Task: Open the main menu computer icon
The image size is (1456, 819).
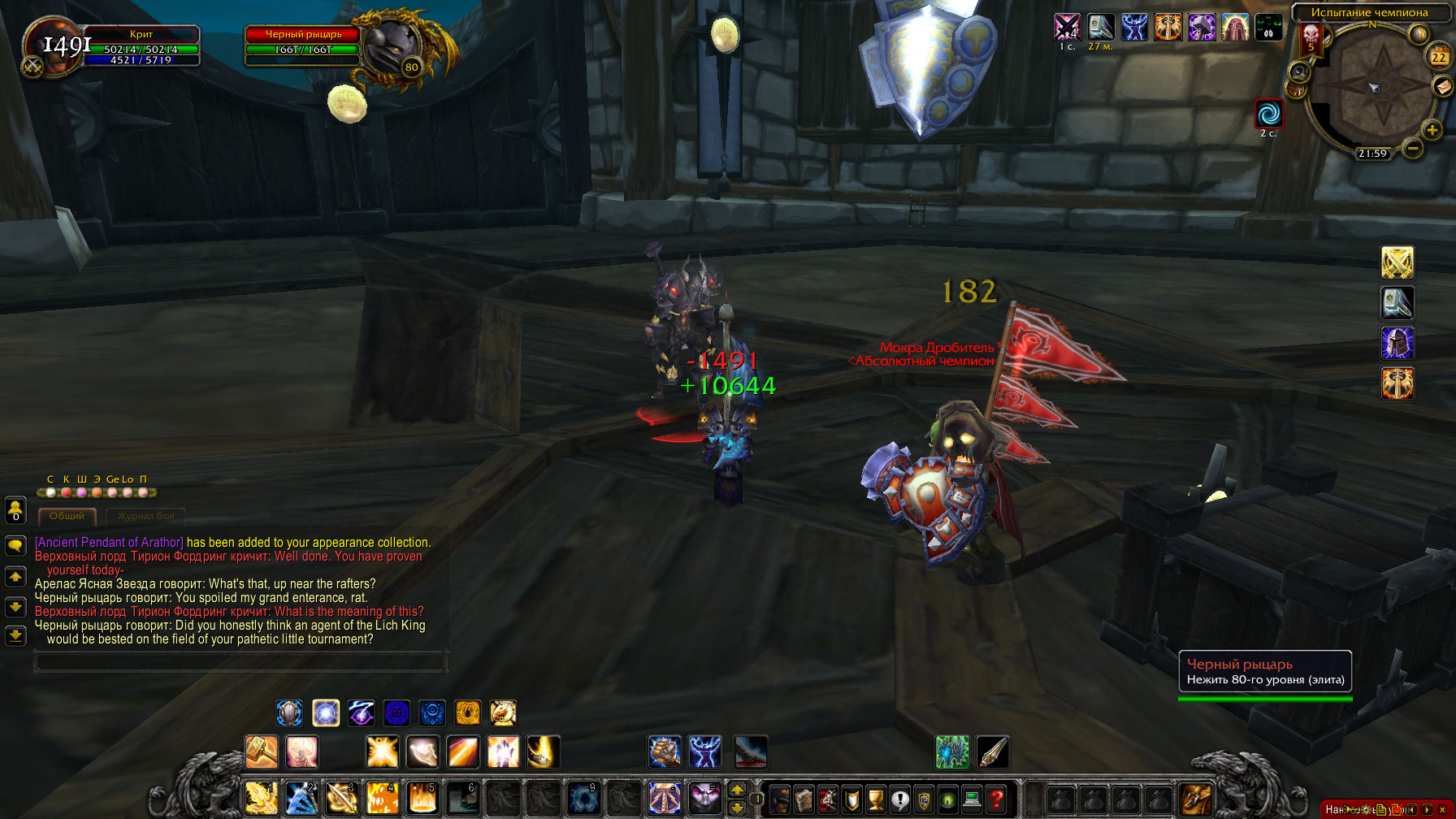Action: (x=971, y=799)
